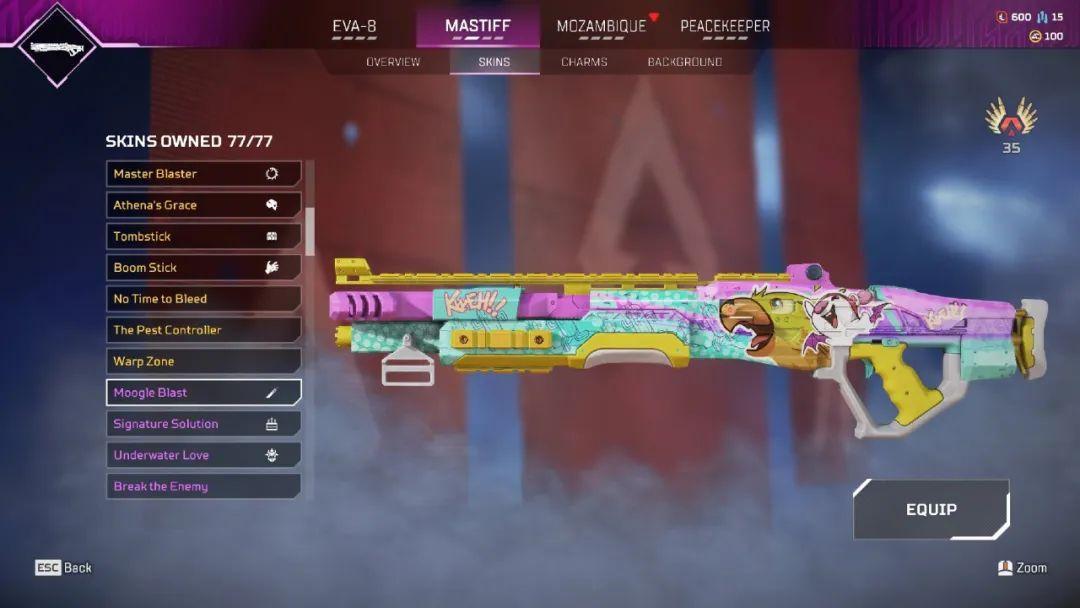Click the skins list scrollbar
This screenshot has height=608, width=1080.
pos(310,230)
